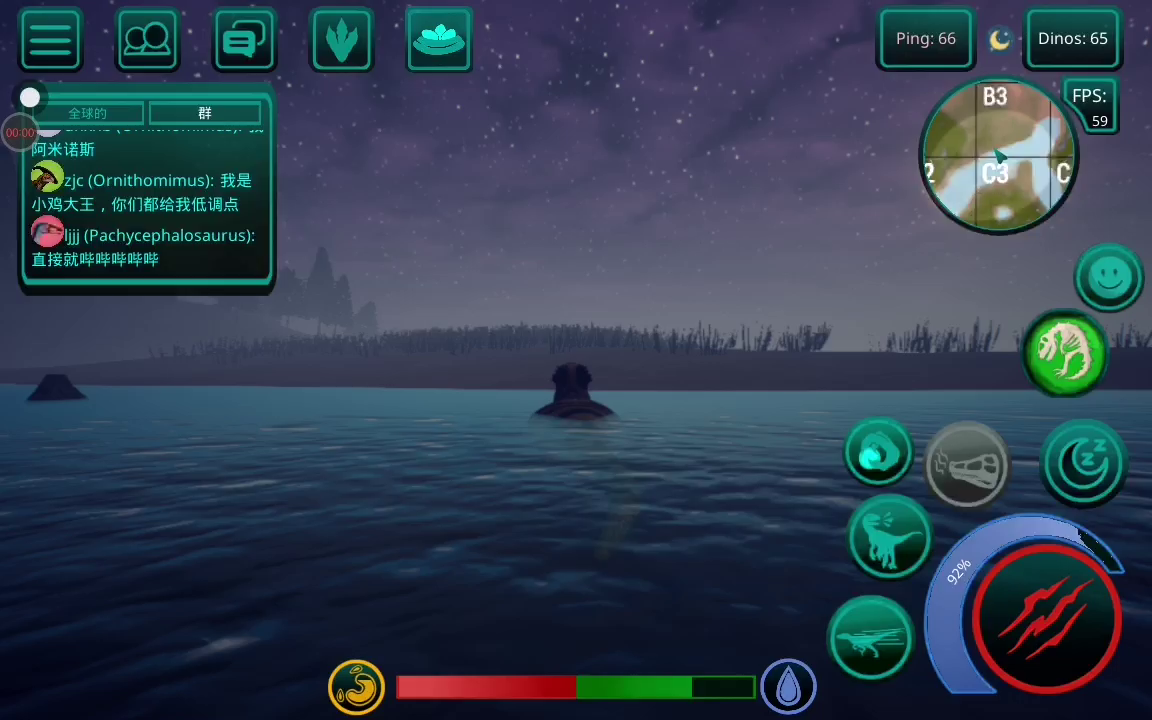The height and width of the screenshot is (720, 1152).
Task: Open the dinosaur footprint menu
Action: tap(342, 40)
